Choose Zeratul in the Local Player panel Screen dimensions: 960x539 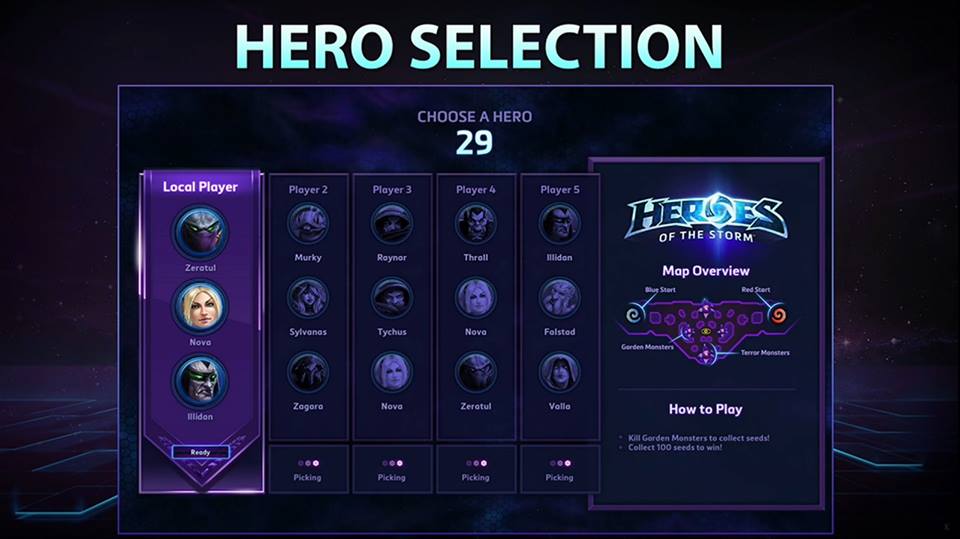click(201, 232)
